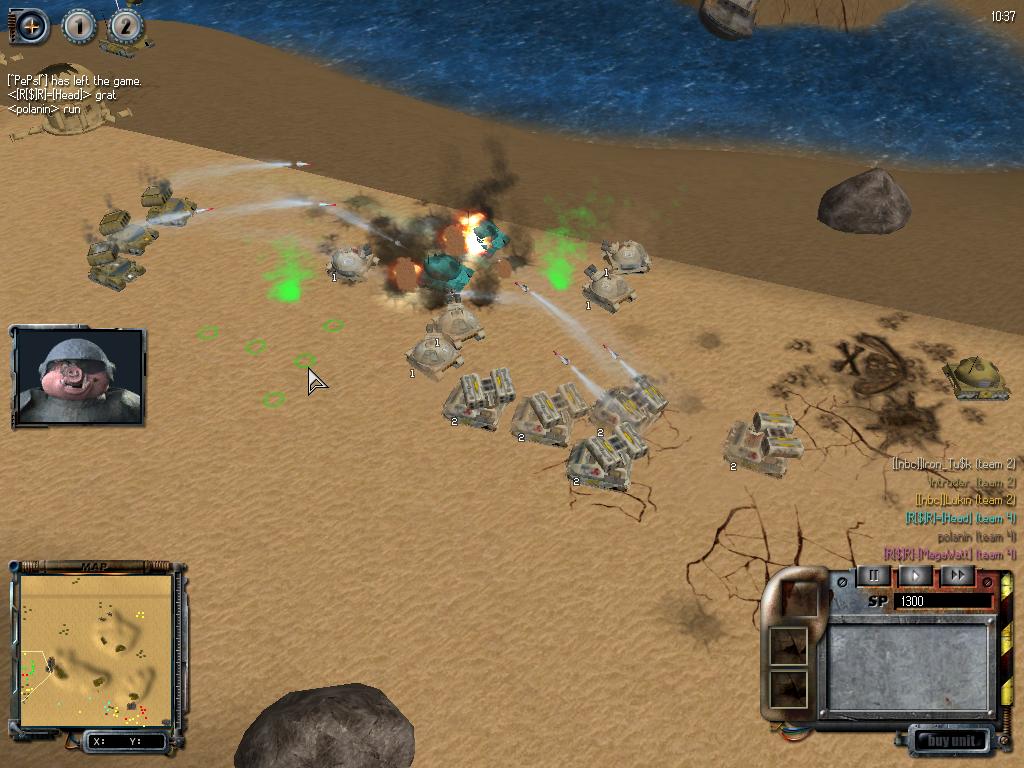Select polanin in the player list

pos(976,536)
